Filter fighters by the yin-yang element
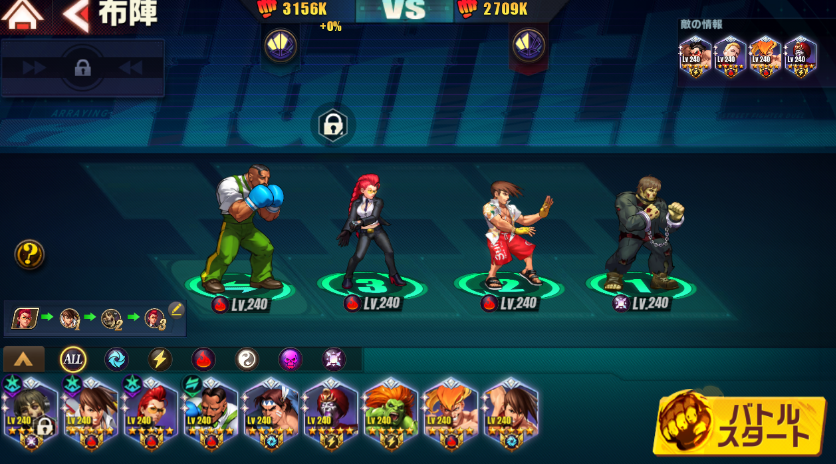Viewport: 836px width, 464px height. pyautogui.click(x=247, y=359)
